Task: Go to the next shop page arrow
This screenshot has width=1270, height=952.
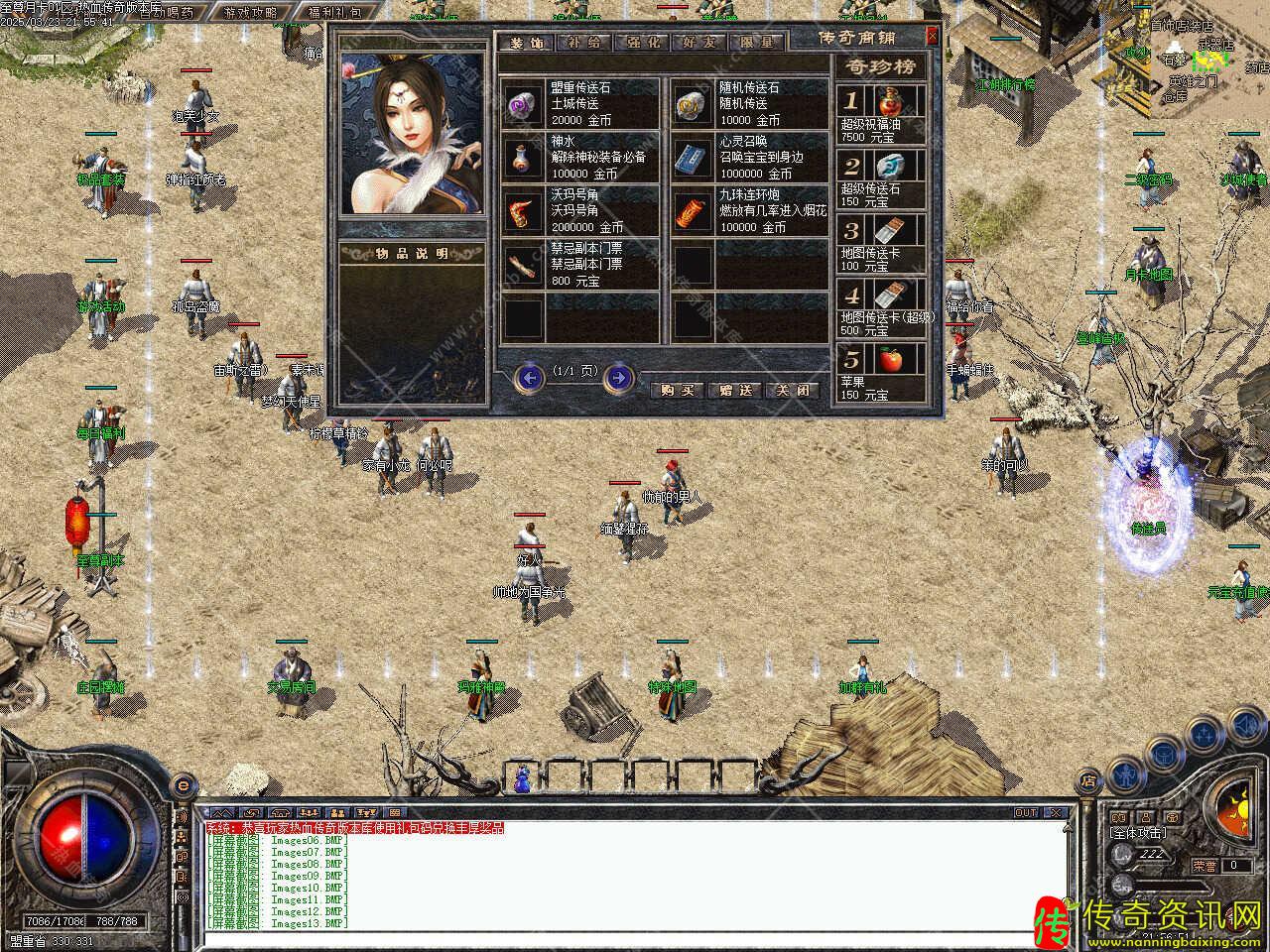Action: (618, 377)
